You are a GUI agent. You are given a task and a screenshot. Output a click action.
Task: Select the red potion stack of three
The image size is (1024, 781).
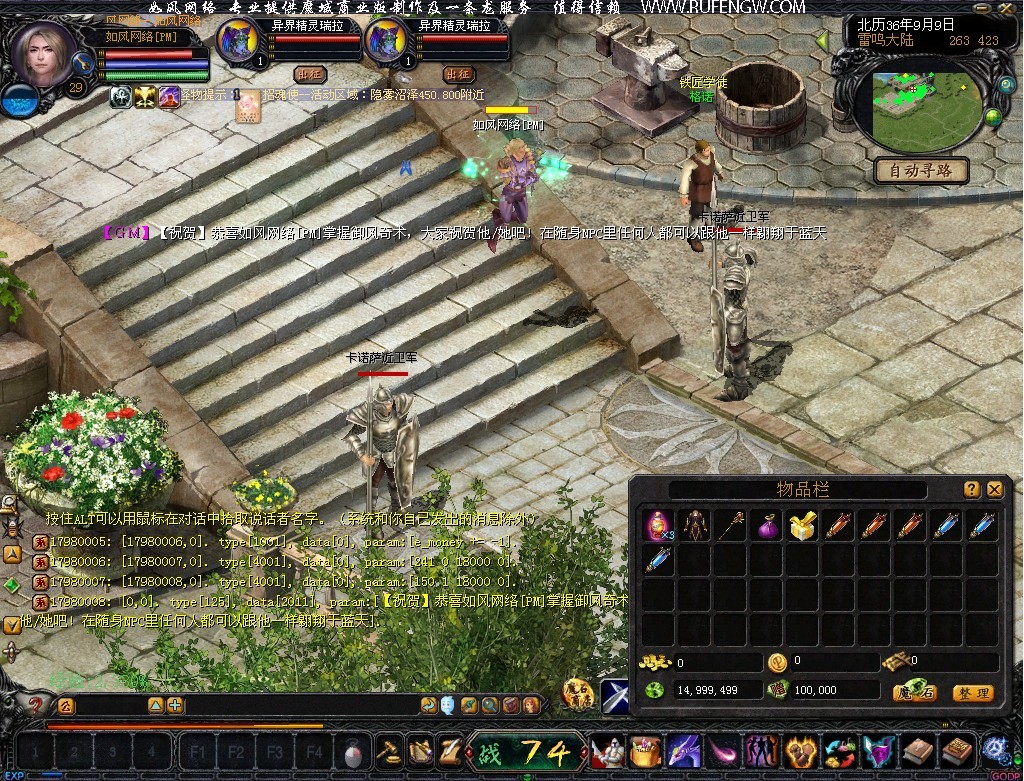[x=658, y=525]
